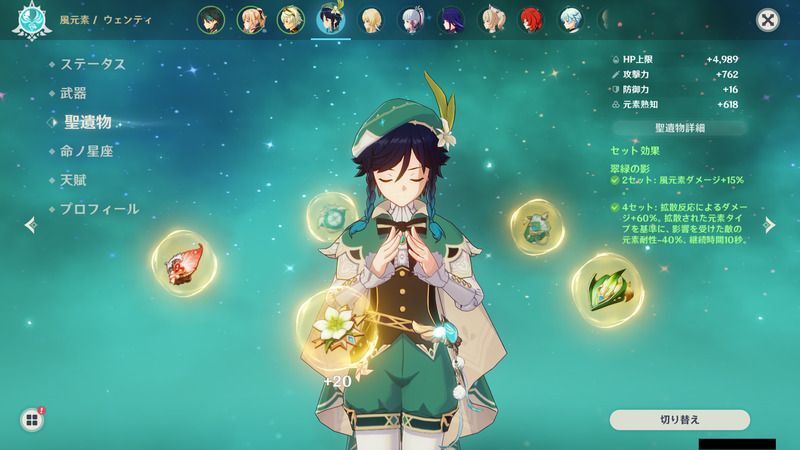The height and width of the screenshot is (450, 800).
Task: Click the 切り替え switch button
Action: click(x=679, y=419)
